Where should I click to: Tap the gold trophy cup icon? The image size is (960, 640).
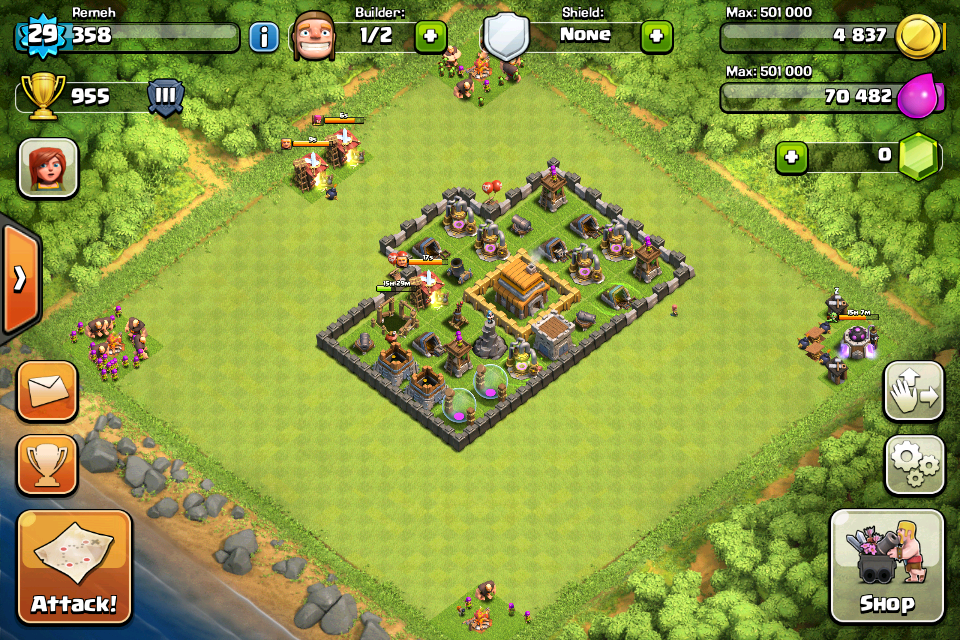45,97
